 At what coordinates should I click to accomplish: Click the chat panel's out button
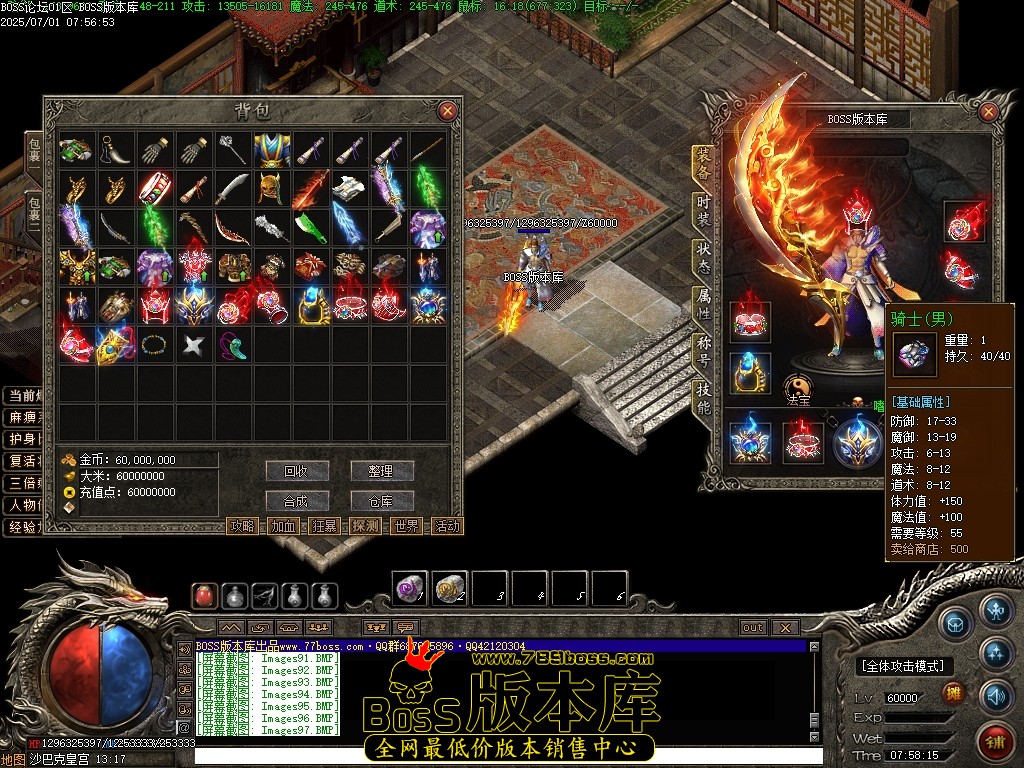tap(753, 628)
